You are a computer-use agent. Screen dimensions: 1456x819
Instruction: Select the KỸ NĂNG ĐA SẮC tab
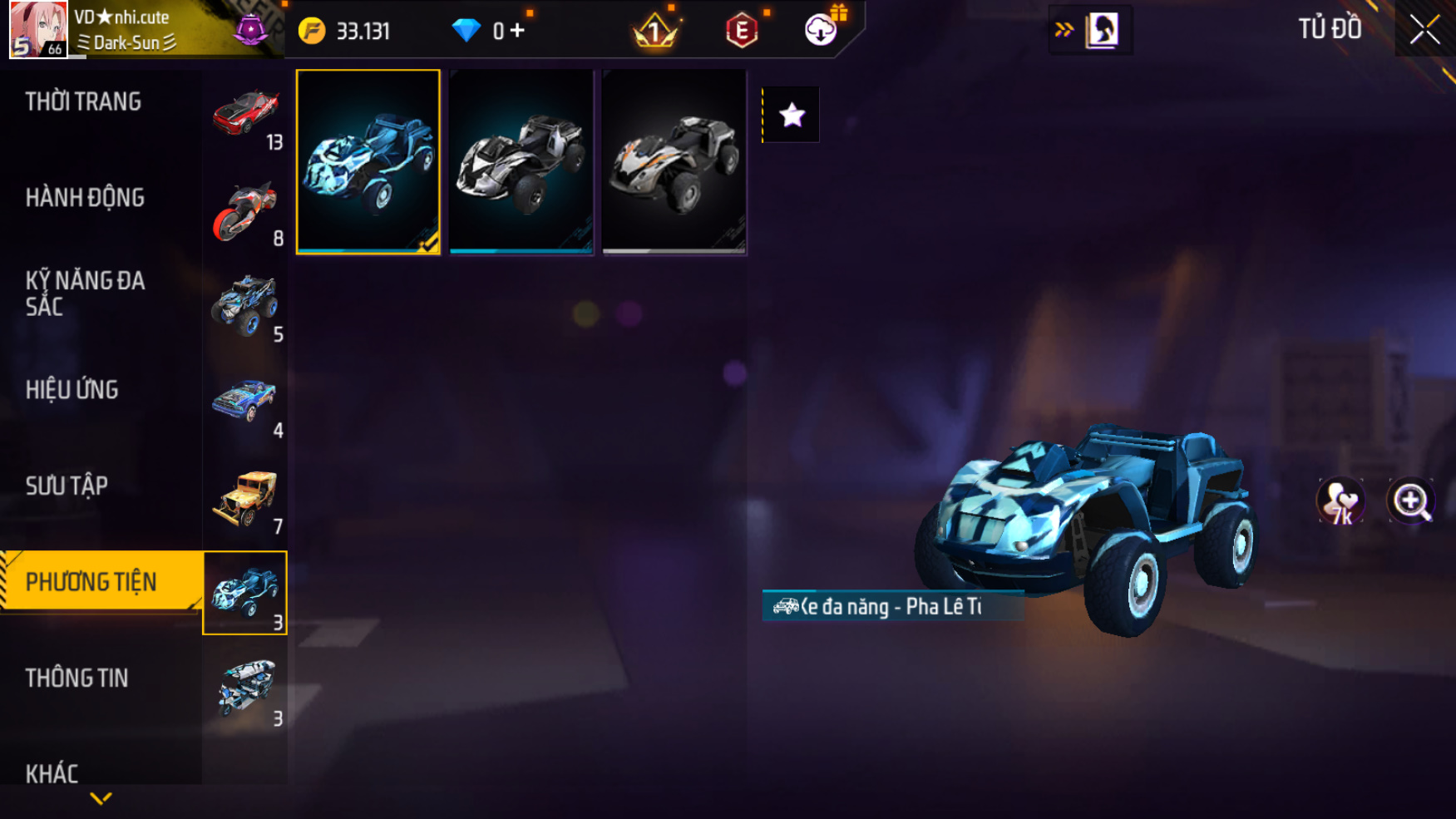point(85,294)
